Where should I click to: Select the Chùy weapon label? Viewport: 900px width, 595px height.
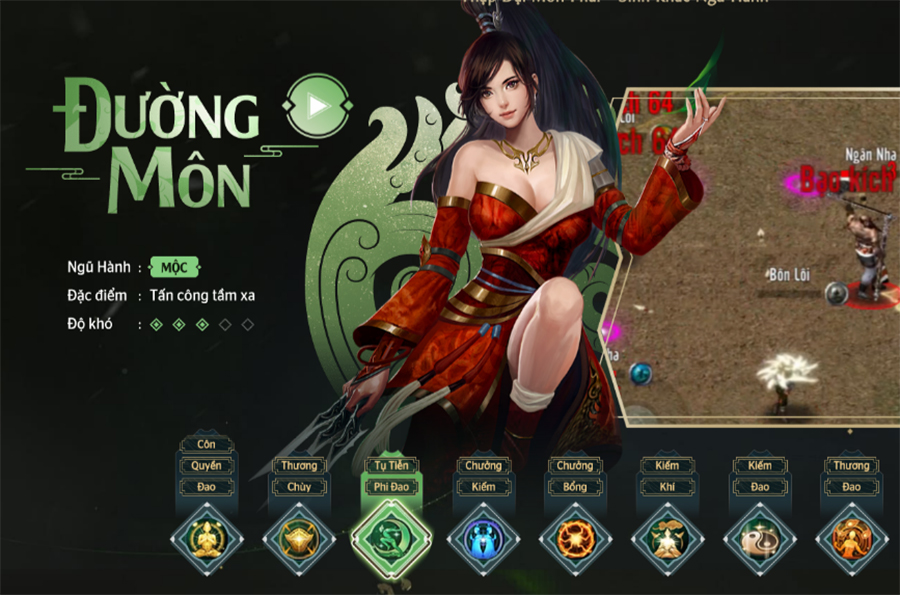click(x=299, y=487)
